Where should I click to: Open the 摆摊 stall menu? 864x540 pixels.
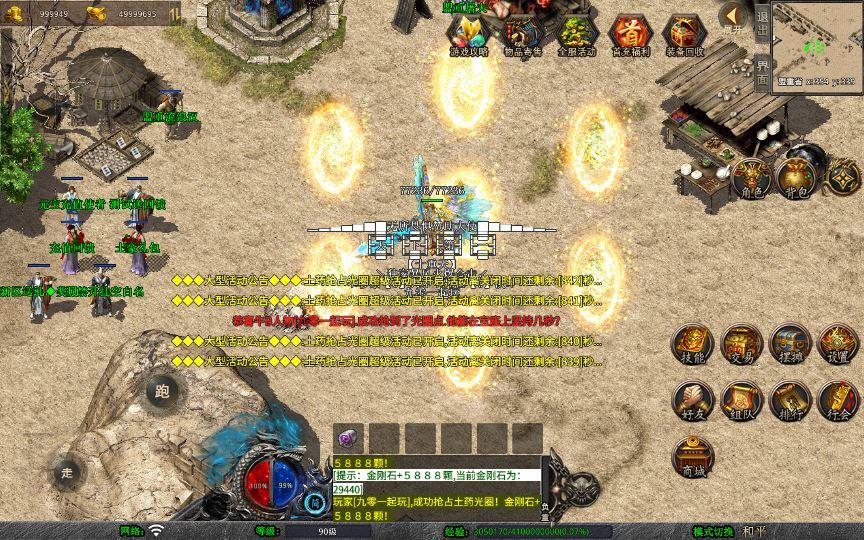pyautogui.click(x=789, y=345)
